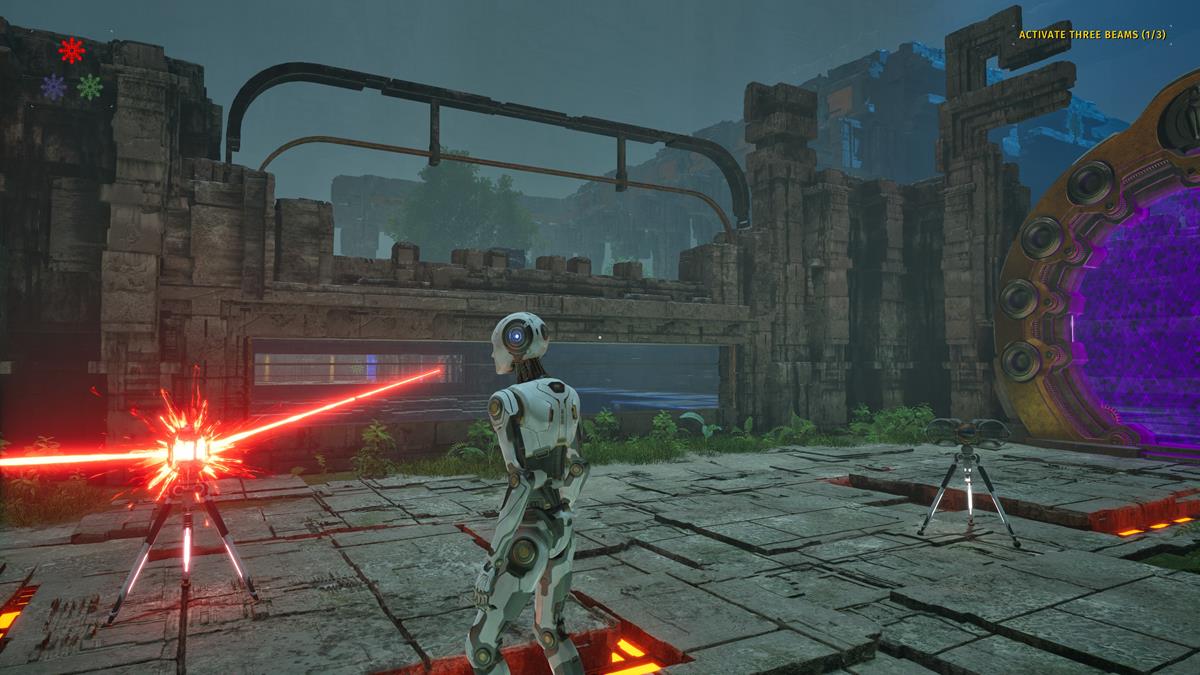Click the Activate Three Beams objective tracker

pos(1092,35)
